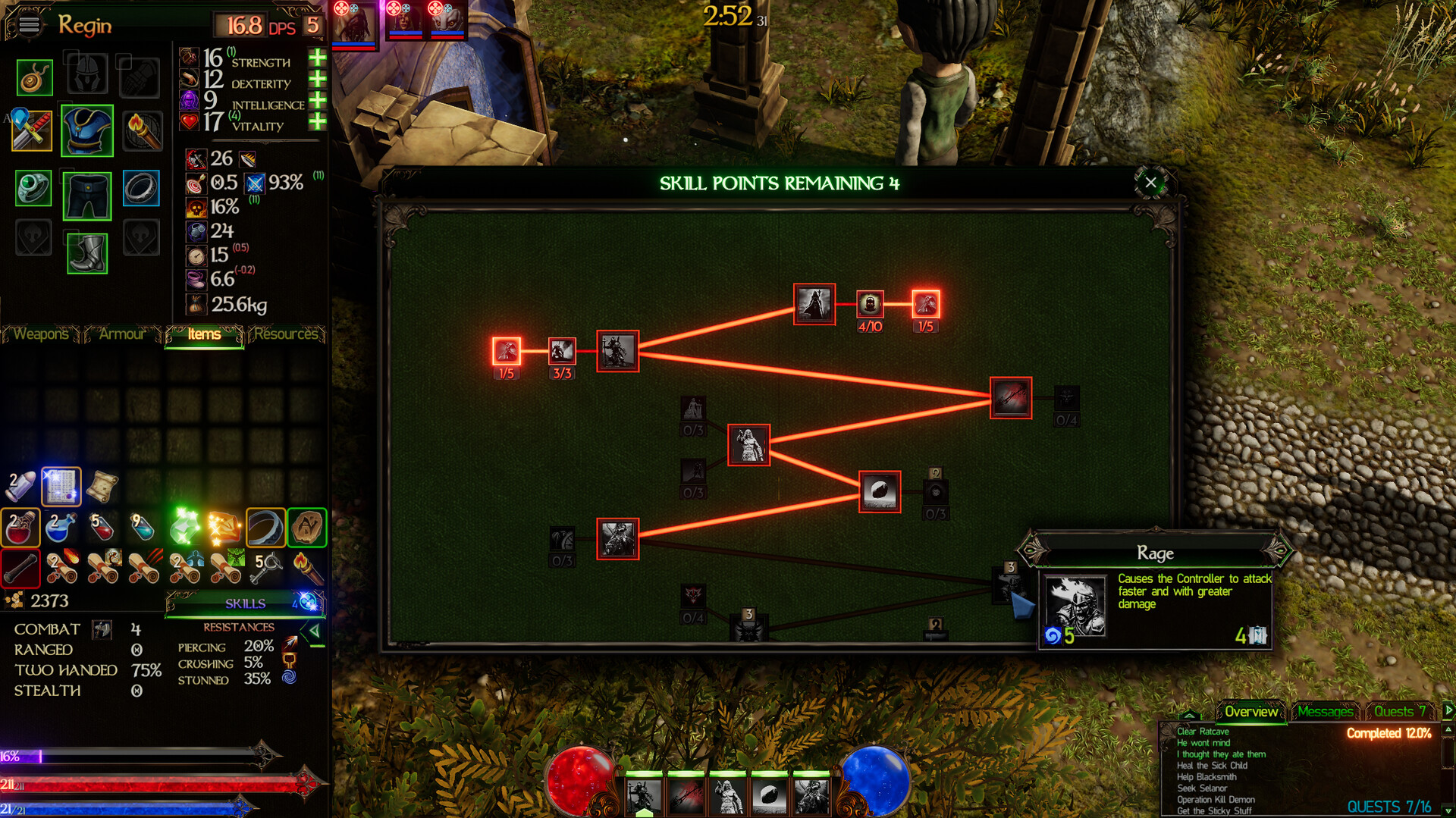Activate the 1/5 skill node top right
Viewport: 1456px width, 818px height.
pyautogui.click(x=924, y=305)
